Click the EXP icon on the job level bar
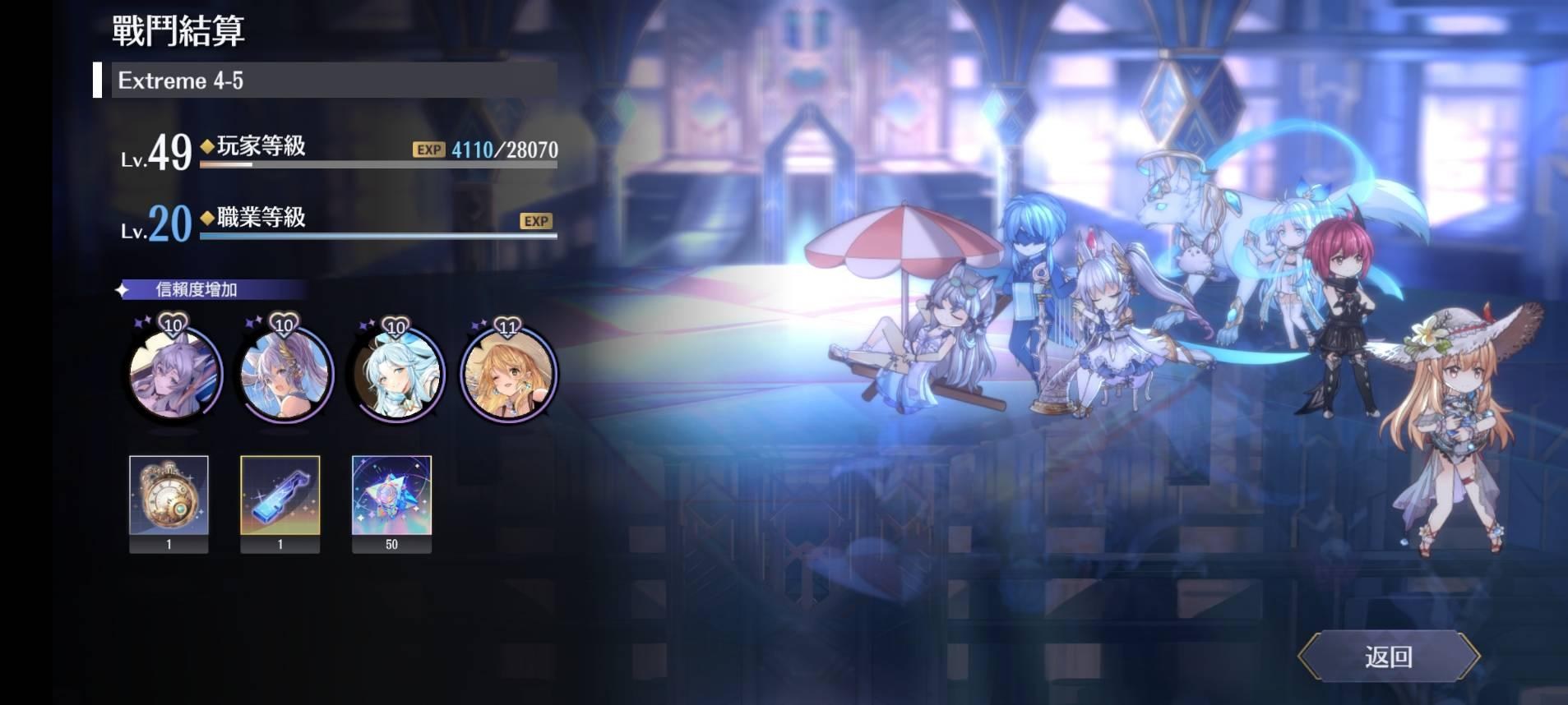Screen dimensions: 1568x705 point(534,221)
